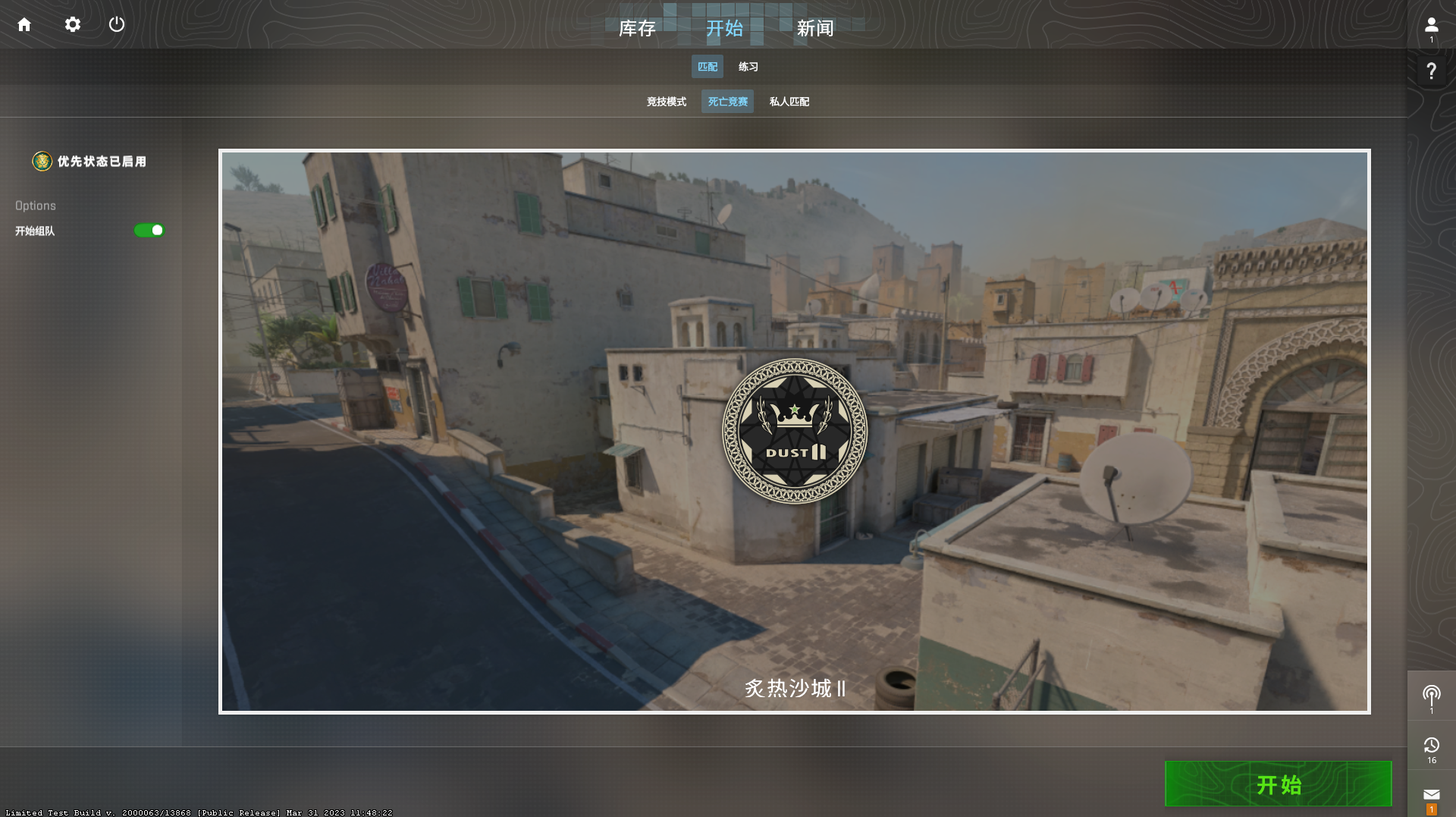Disable the 开始组队 toggle

pyautogui.click(x=149, y=231)
